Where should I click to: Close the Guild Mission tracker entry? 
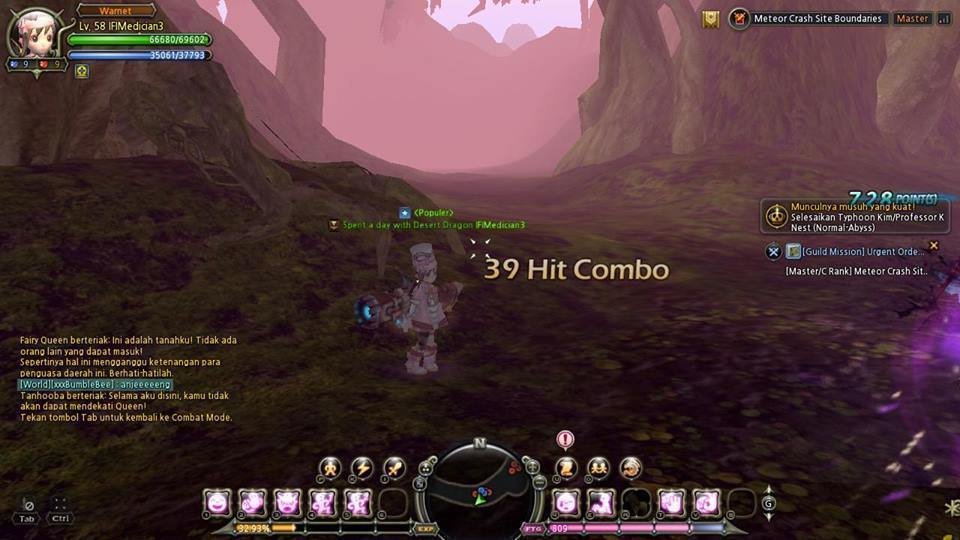[x=934, y=245]
